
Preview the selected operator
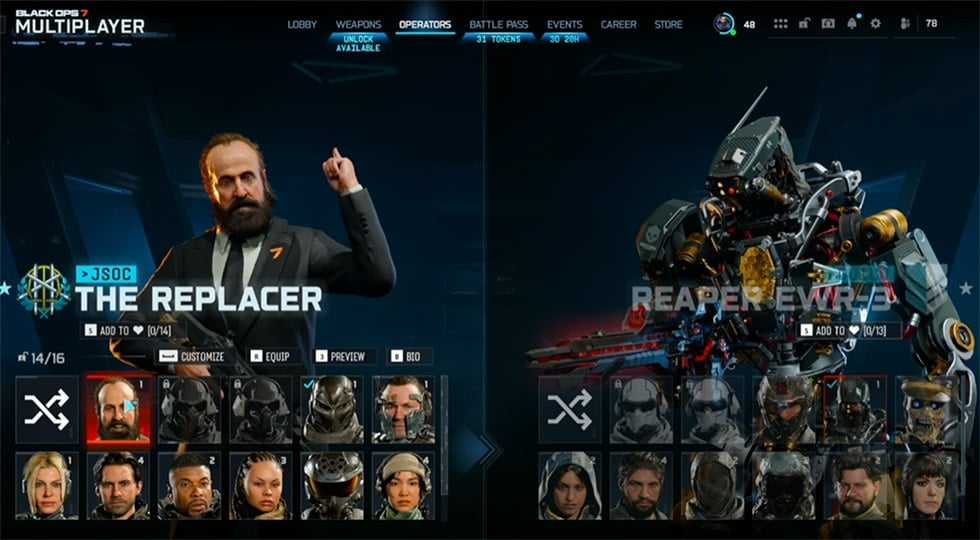341,356
